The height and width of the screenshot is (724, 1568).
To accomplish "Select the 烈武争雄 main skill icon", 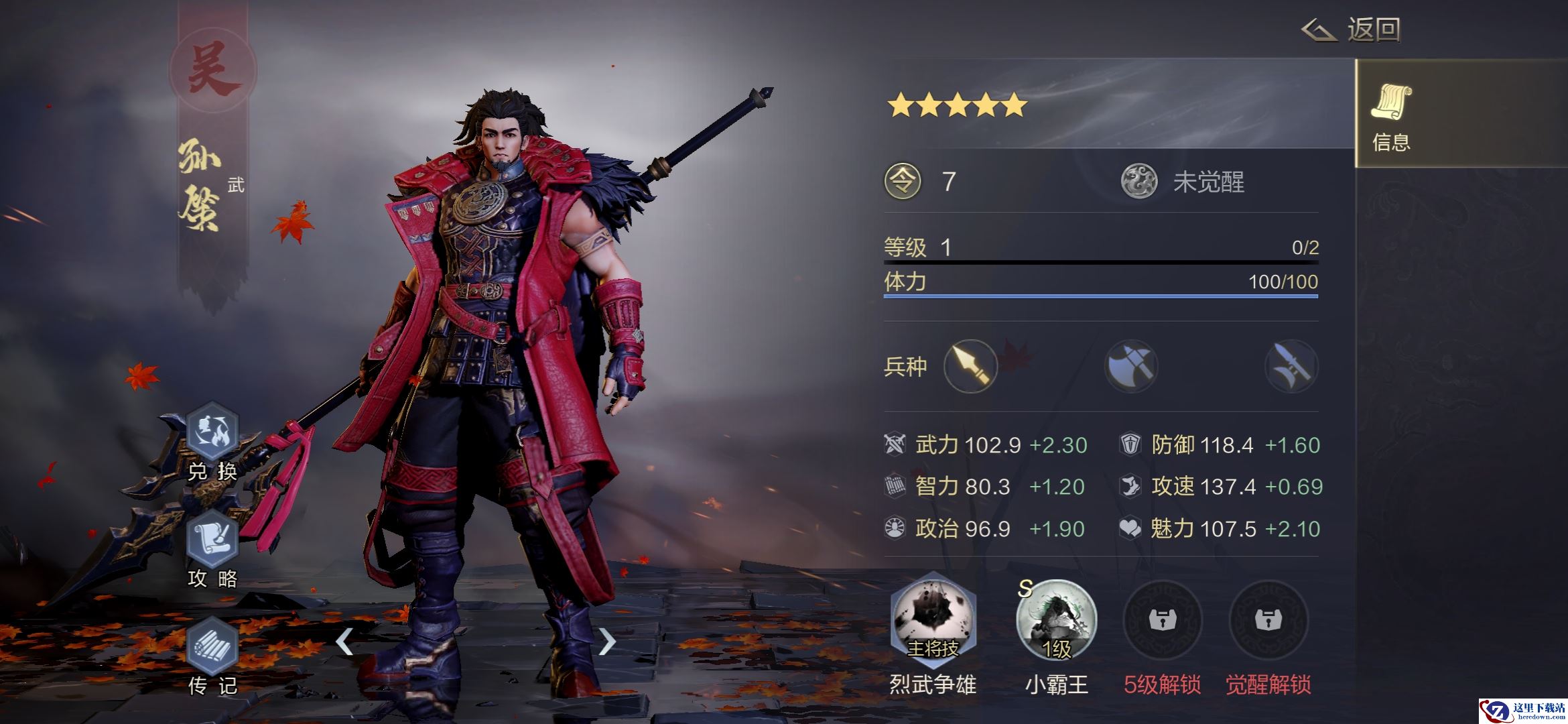I will pos(933,618).
